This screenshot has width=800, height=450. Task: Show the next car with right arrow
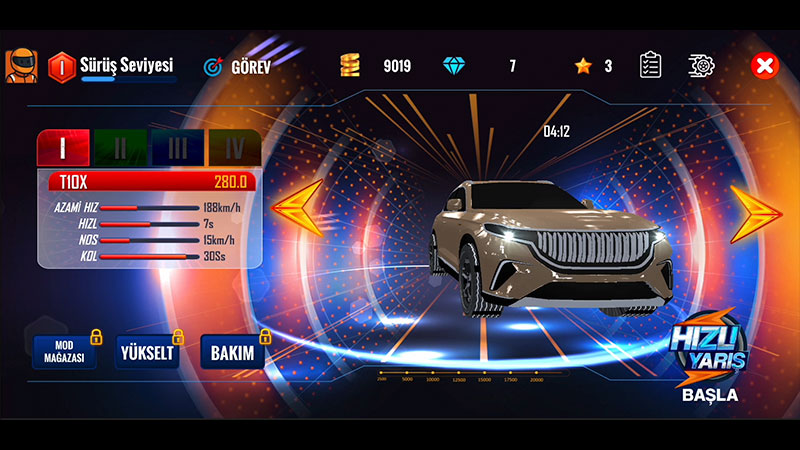tap(755, 212)
